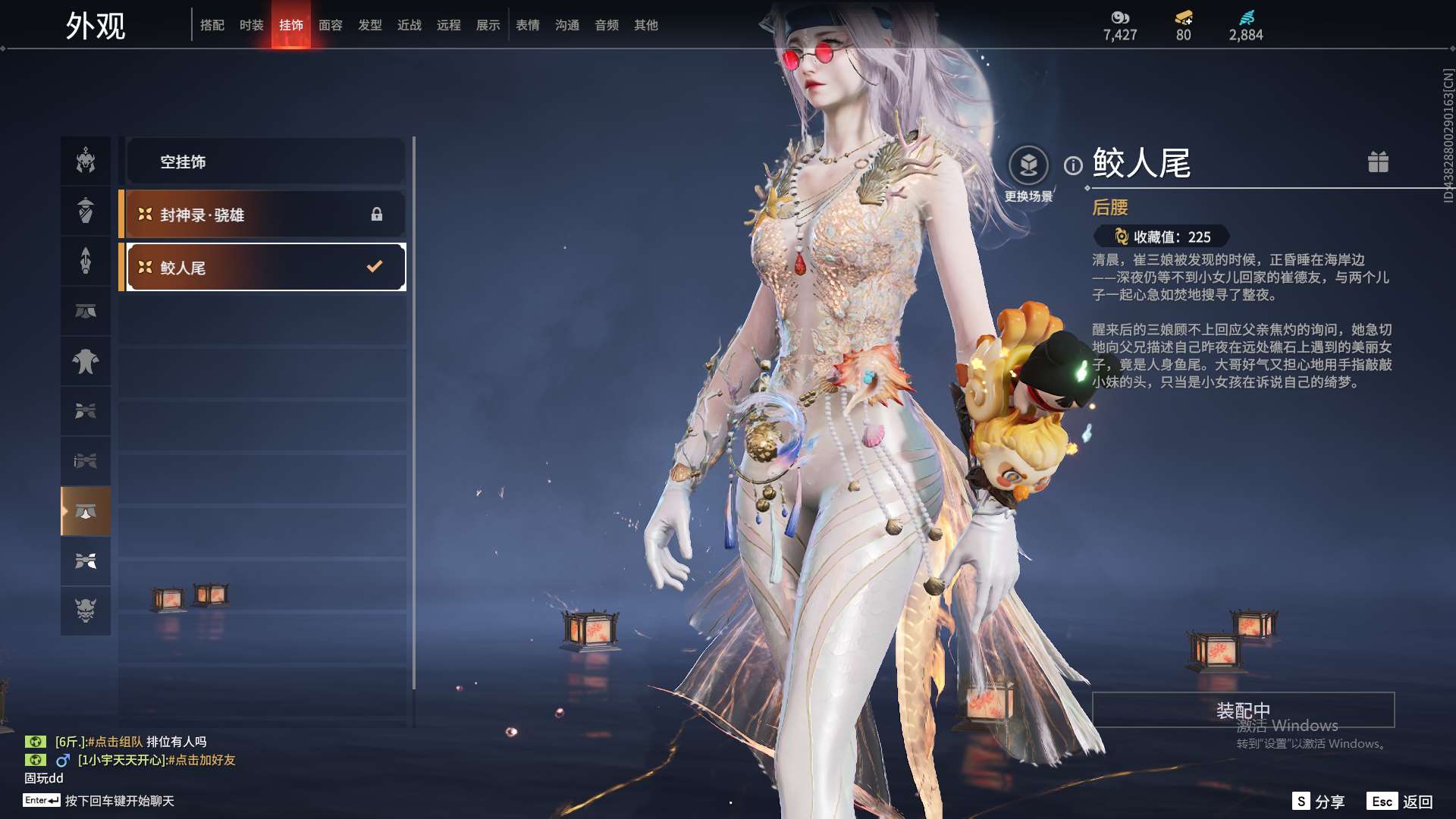Open the 音频 tab
1456x819 pixels.
click(x=607, y=25)
